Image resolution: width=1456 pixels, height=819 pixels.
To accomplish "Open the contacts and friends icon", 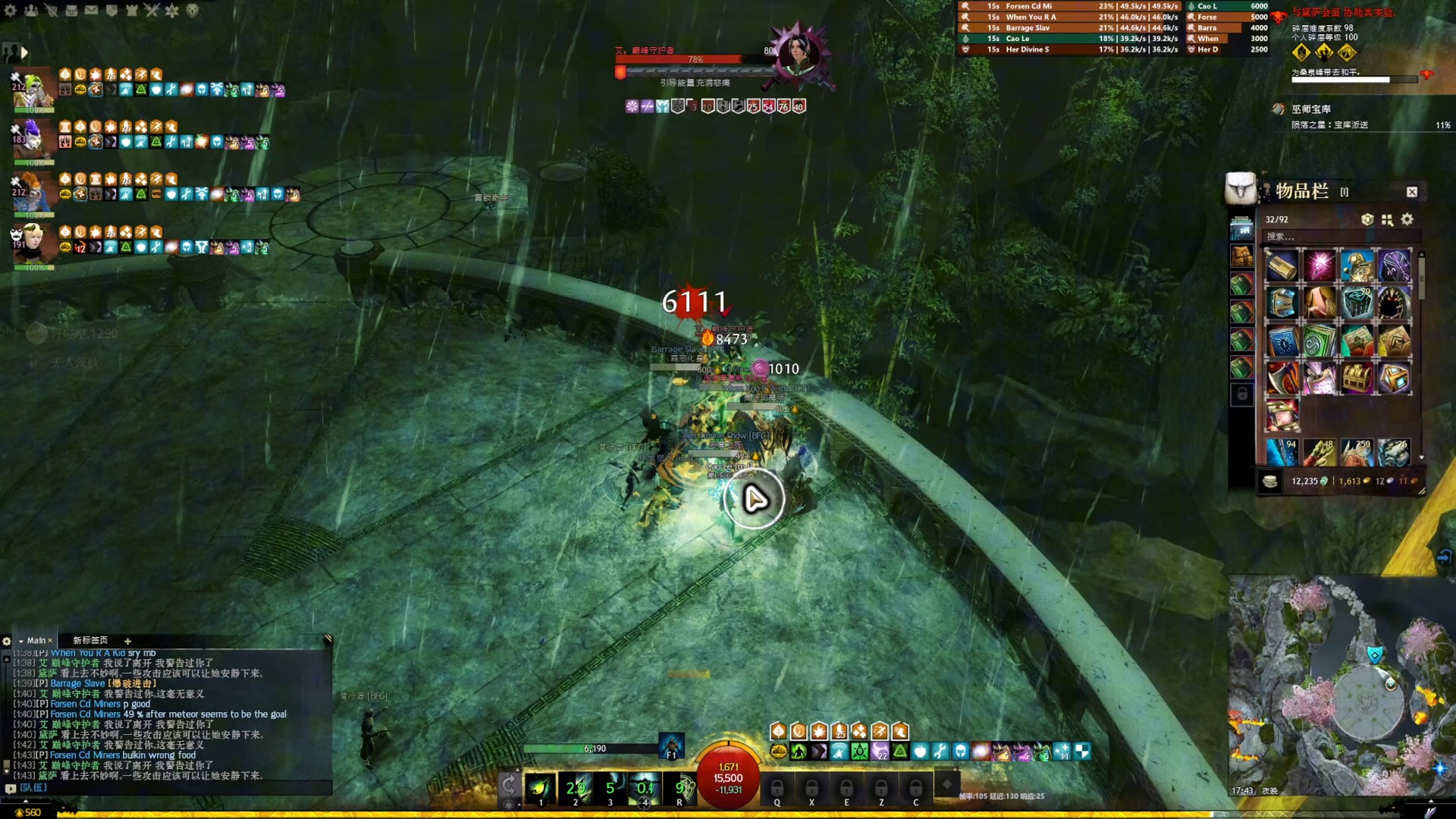I will pos(31,11).
